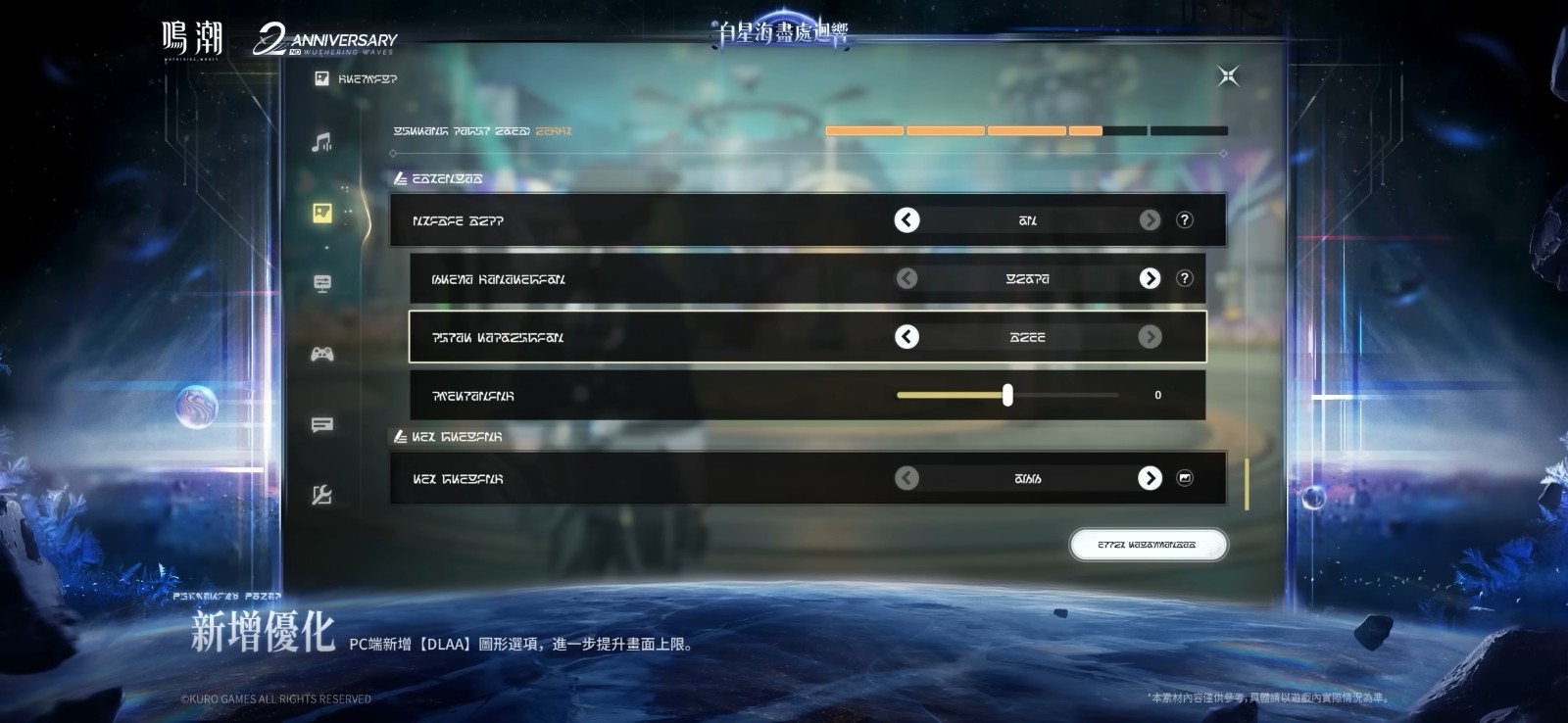The height and width of the screenshot is (723, 1568).
Task: Open the help tooltip on the second settings row
Action: 1186,278
